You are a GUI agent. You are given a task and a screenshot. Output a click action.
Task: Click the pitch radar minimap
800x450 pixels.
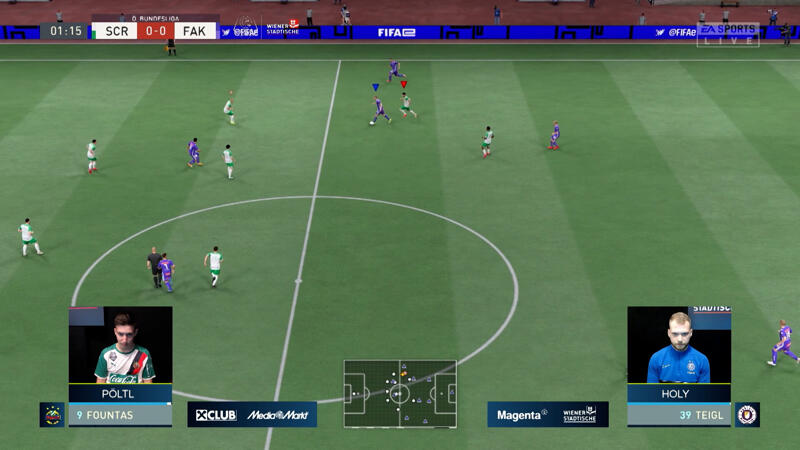pos(400,393)
